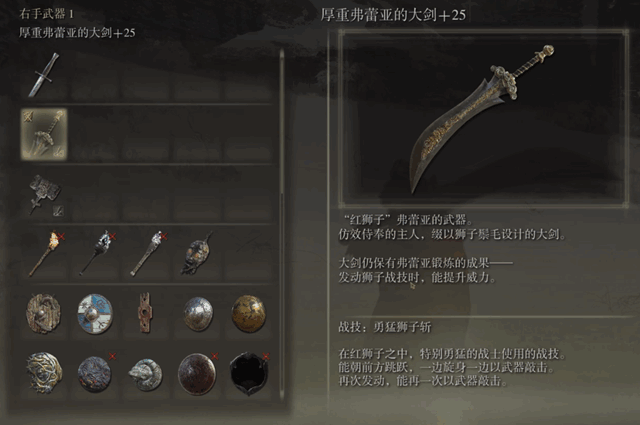The height and width of the screenshot is (425, 640).
Task: Select the stone great hammer slot
Action: pyautogui.click(x=44, y=192)
